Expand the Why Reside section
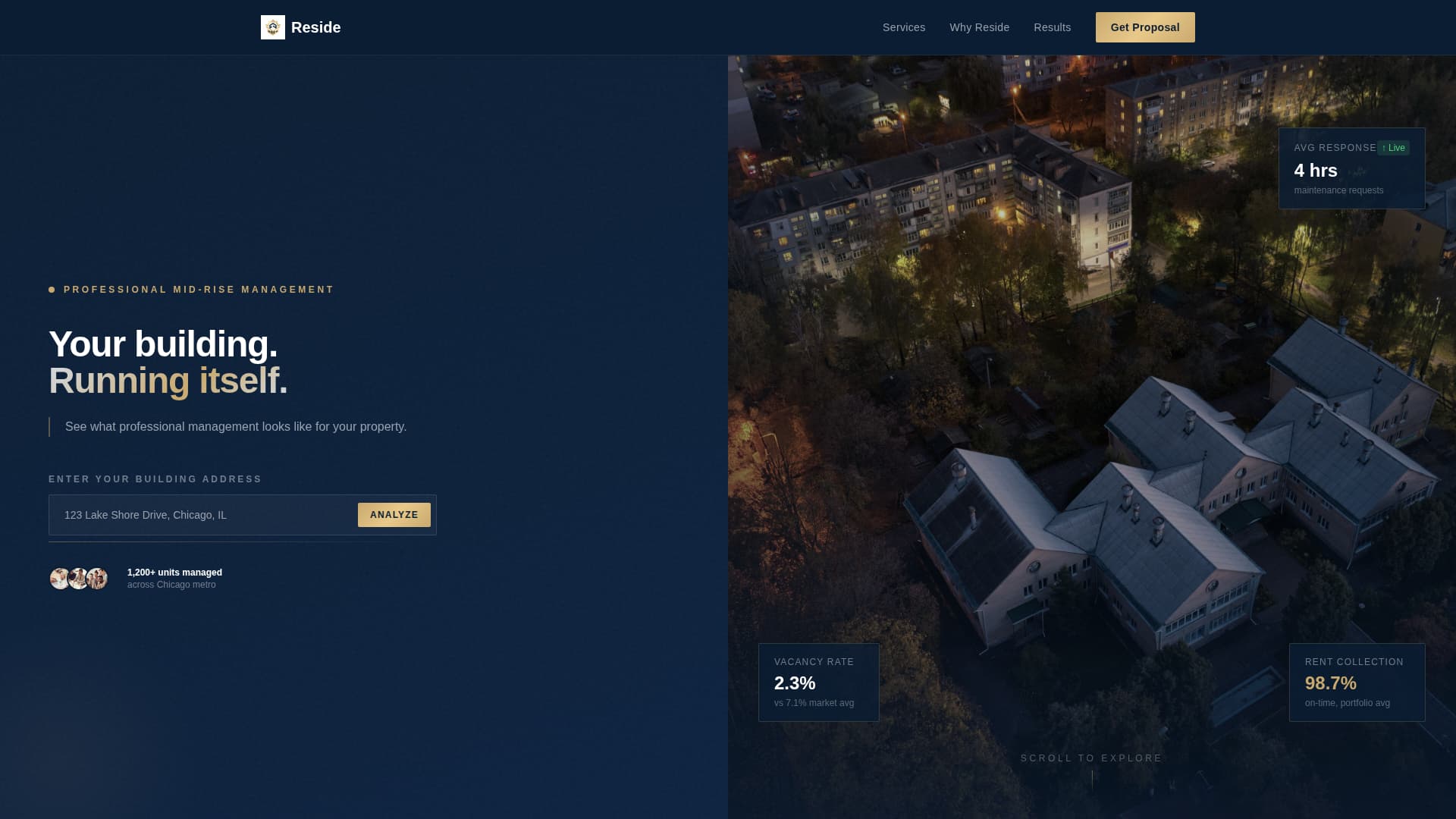Viewport: 1456px width, 819px height. [x=979, y=27]
